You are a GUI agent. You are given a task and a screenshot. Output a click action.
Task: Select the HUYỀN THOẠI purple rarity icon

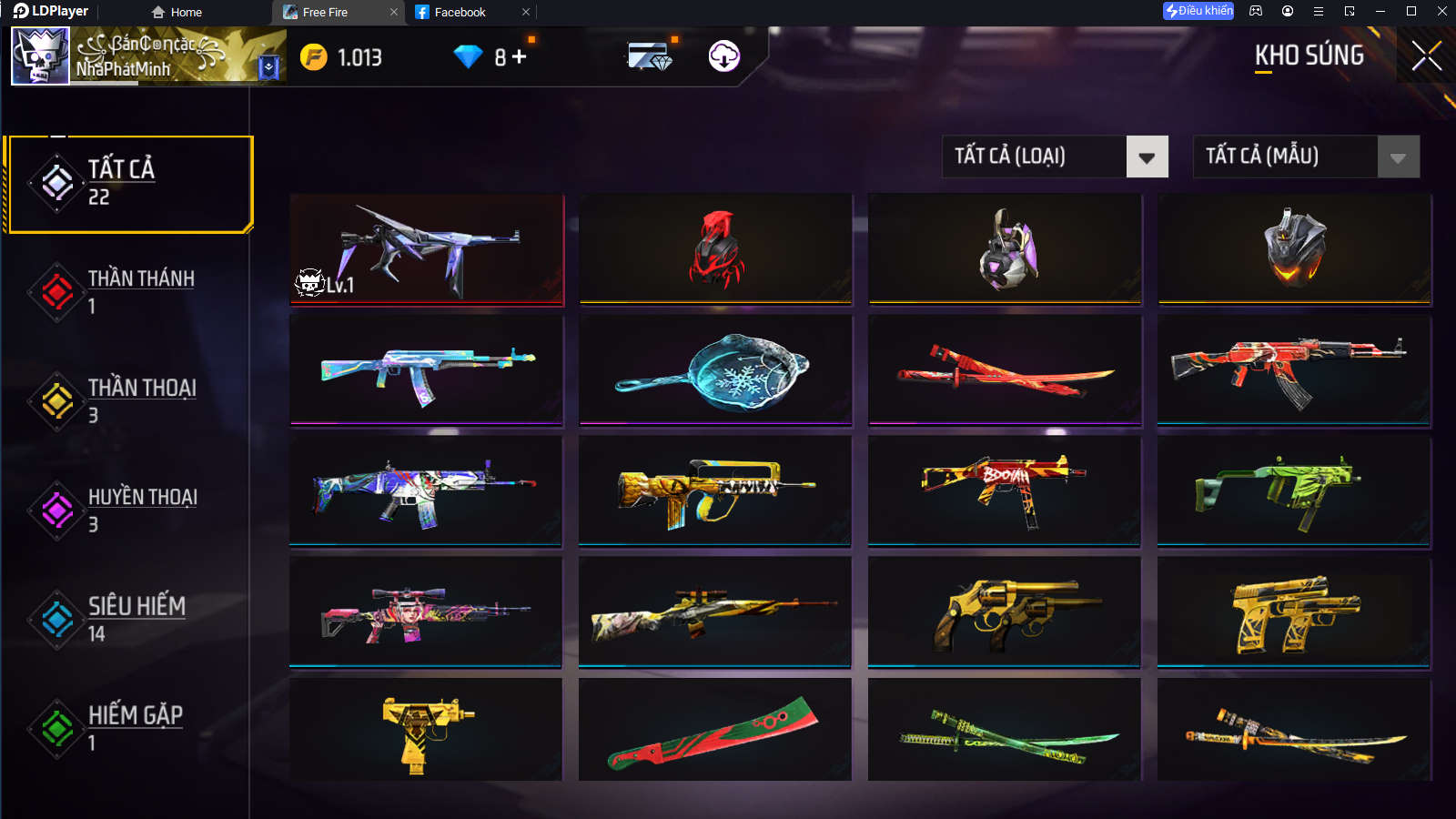56,510
